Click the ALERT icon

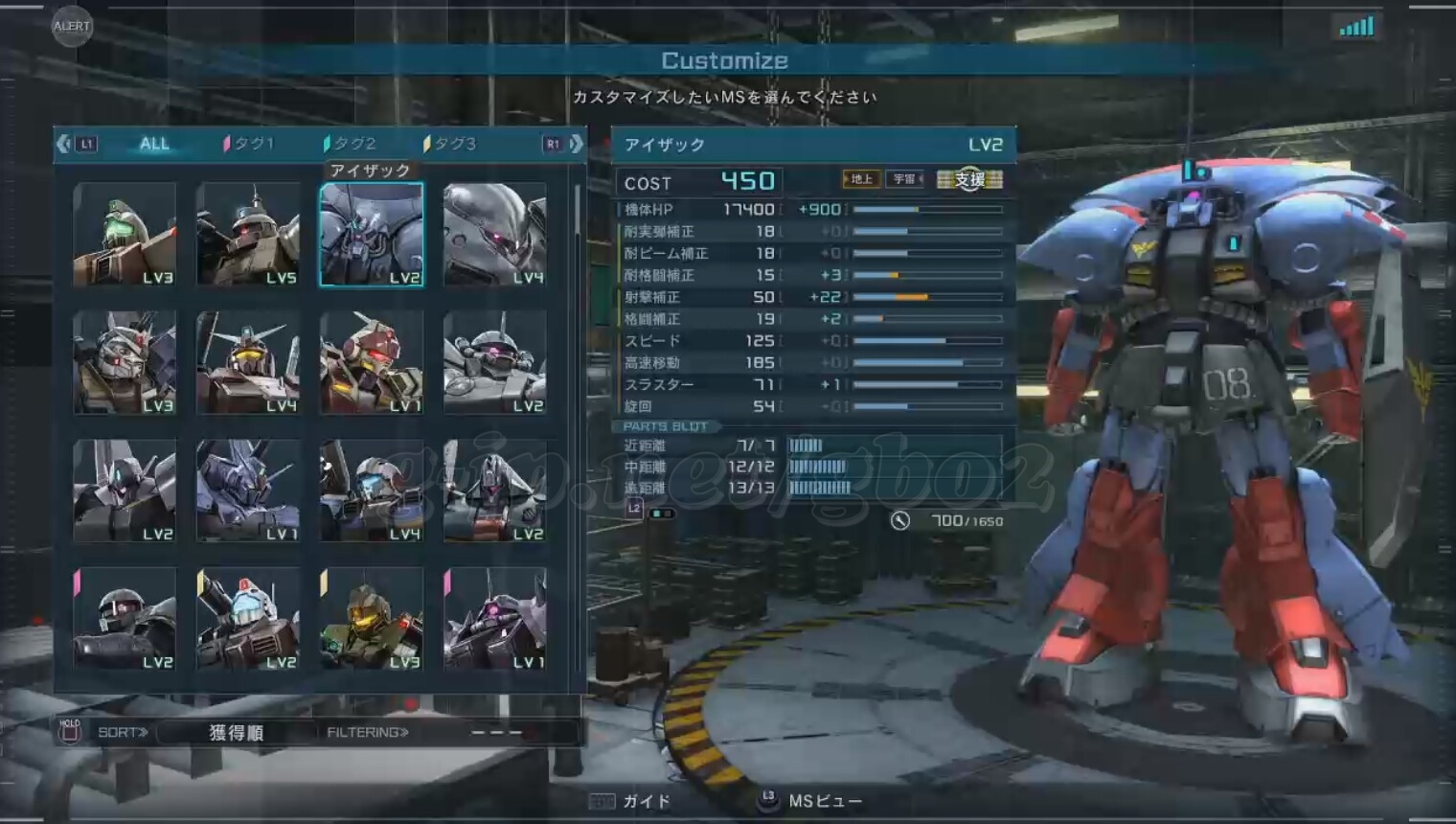tap(72, 26)
